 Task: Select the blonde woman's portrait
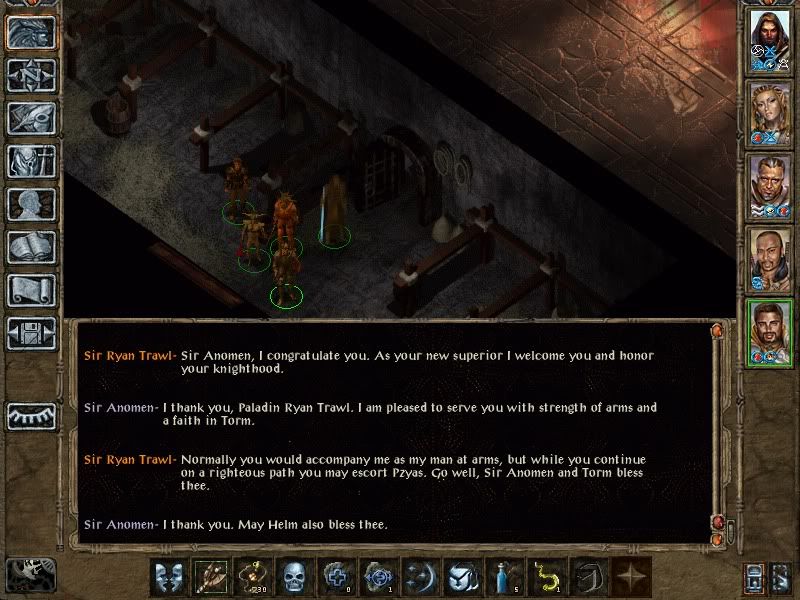pyautogui.click(x=770, y=112)
